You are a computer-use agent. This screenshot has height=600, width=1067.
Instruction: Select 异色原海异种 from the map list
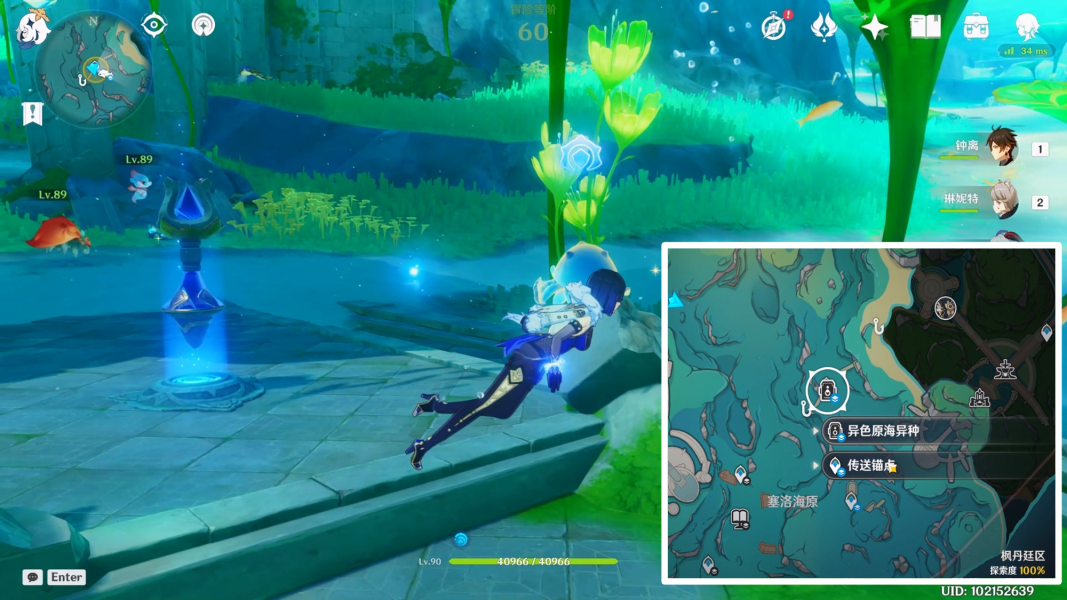pyautogui.click(x=883, y=431)
